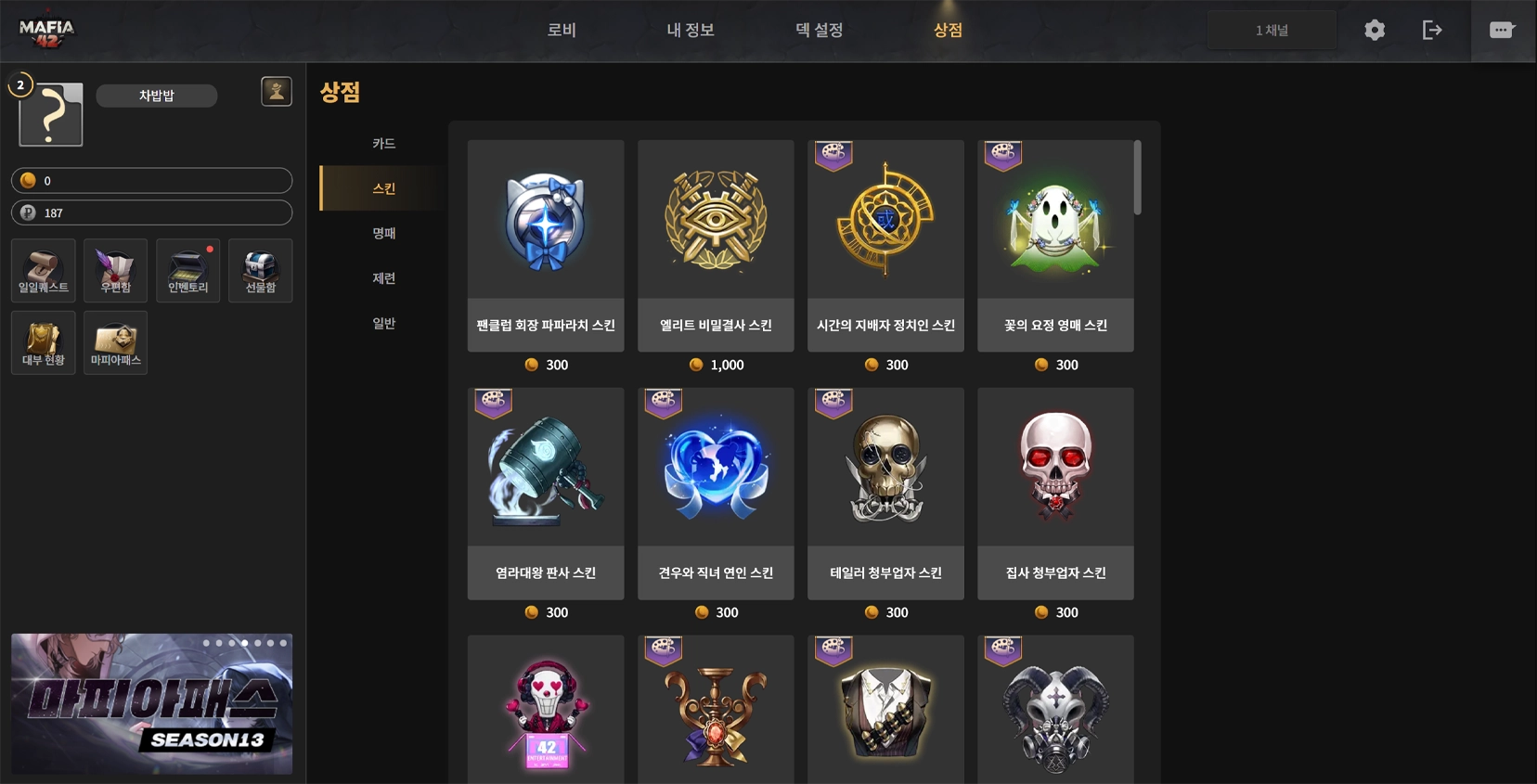Image resolution: width=1537 pixels, height=784 pixels.
Task: Buy the 엘리트 비밀결사 스킨 for 1,000
Action: tap(715, 246)
